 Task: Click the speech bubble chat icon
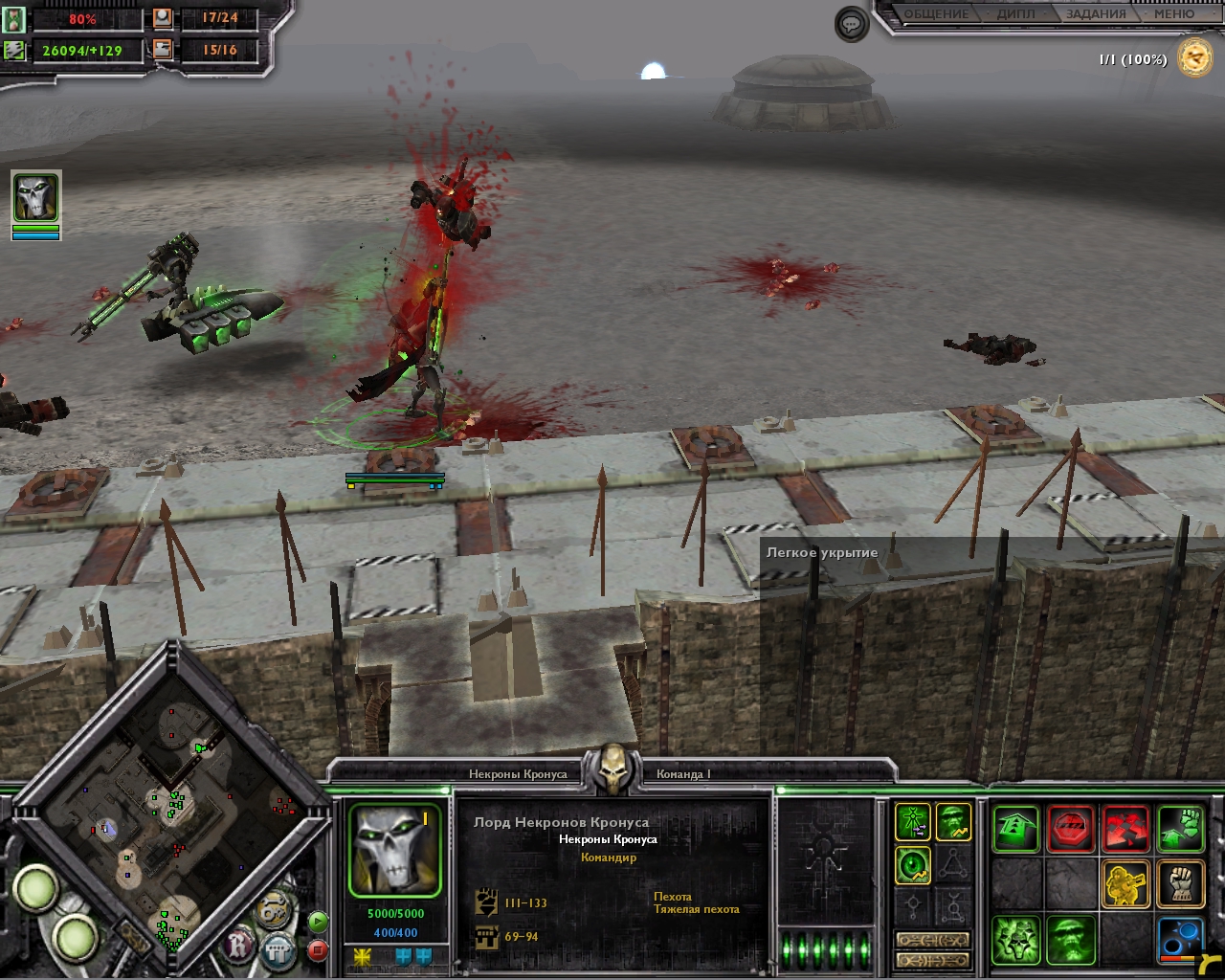(851, 24)
